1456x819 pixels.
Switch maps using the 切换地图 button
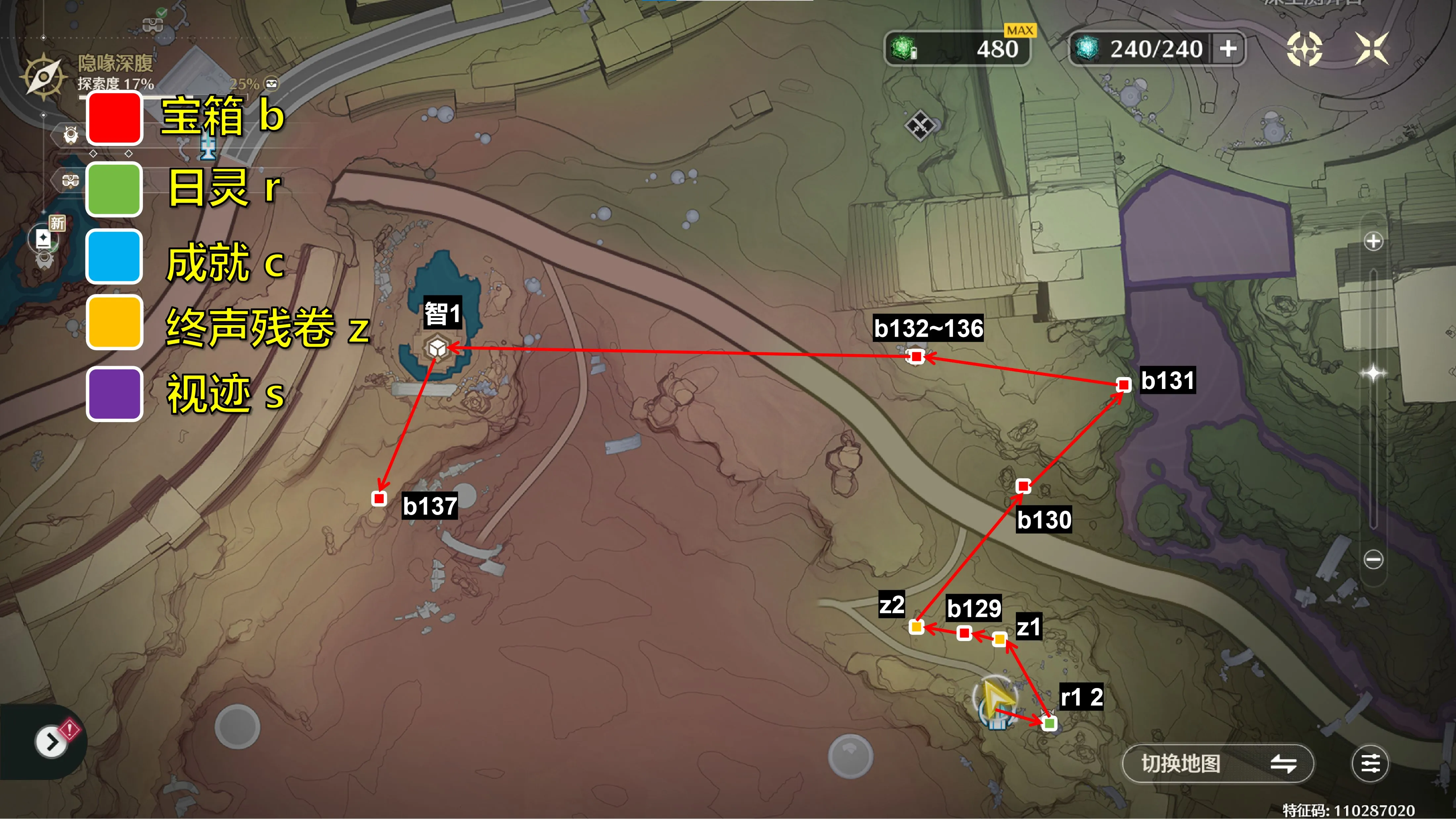[x=1217, y=764]
